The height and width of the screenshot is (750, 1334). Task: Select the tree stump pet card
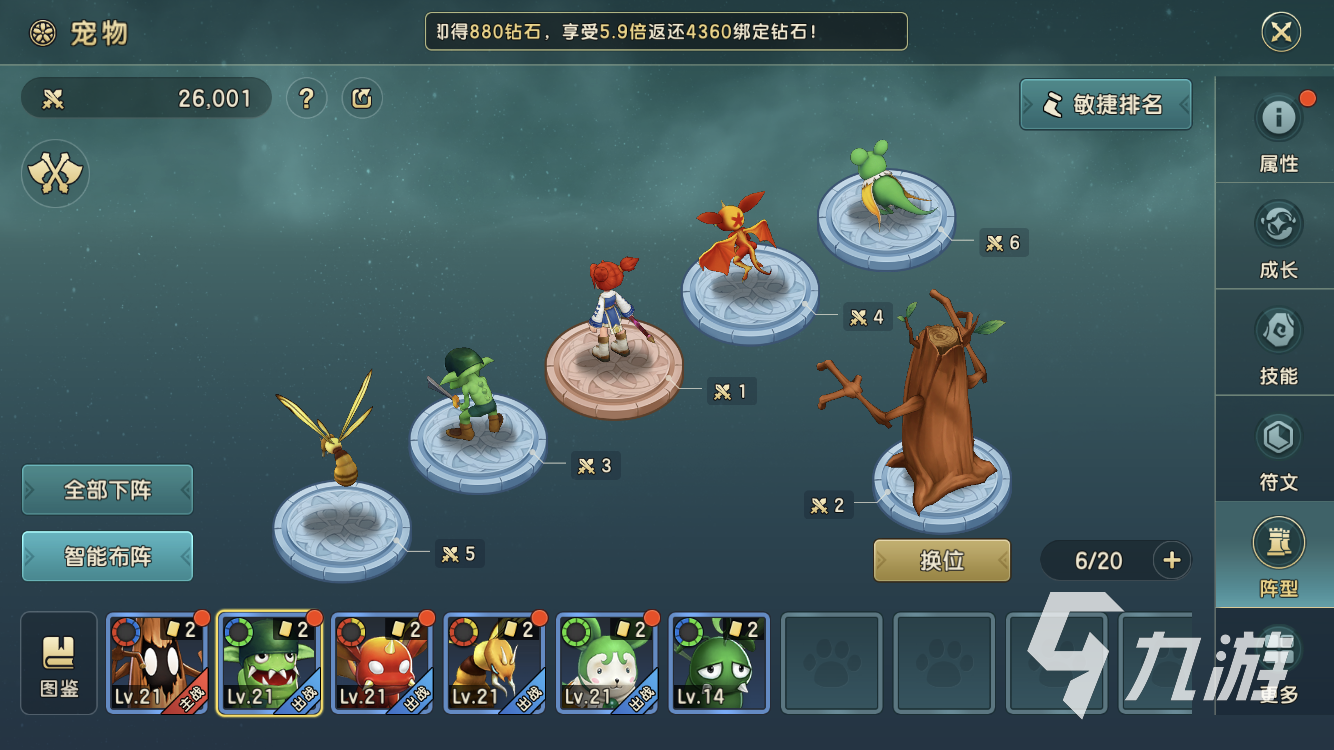tap(157, 663)
